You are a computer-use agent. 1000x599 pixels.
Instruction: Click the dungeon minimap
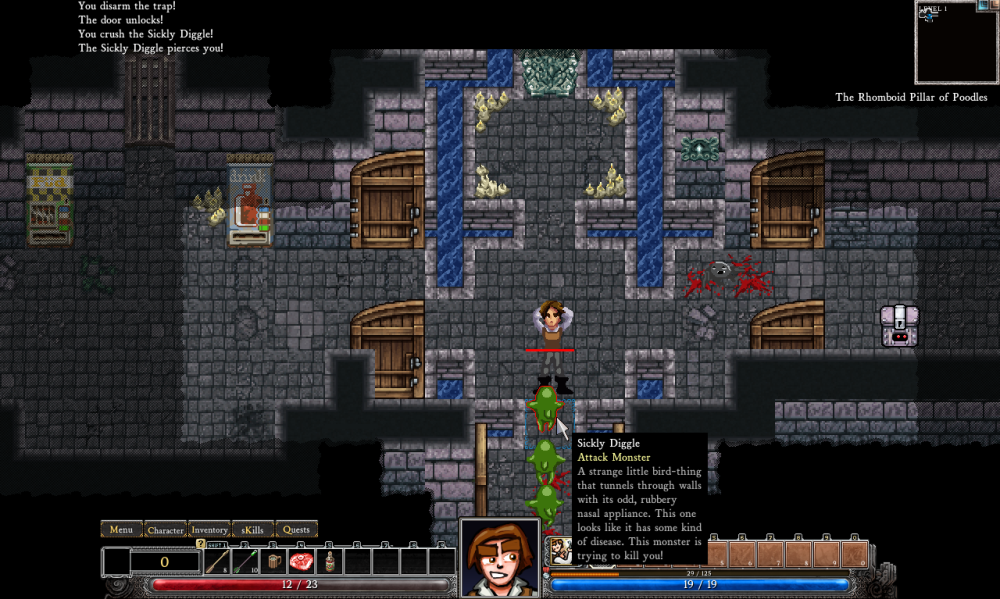coord(957,45)
